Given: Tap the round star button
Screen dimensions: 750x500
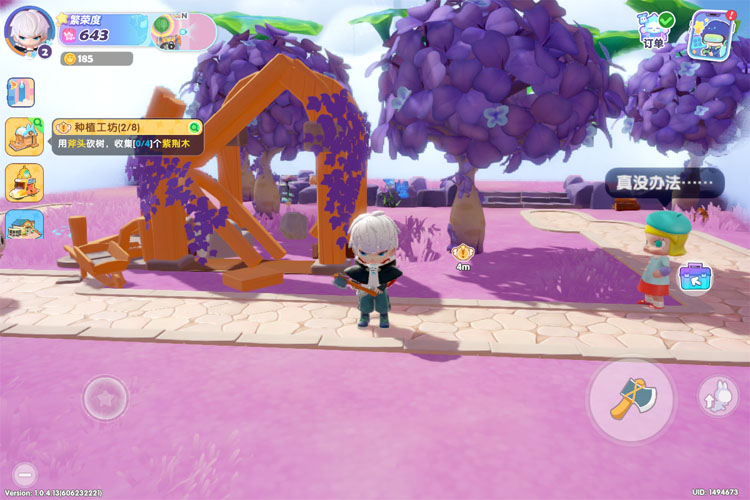Looking at the screenshot, I should 104,398.
